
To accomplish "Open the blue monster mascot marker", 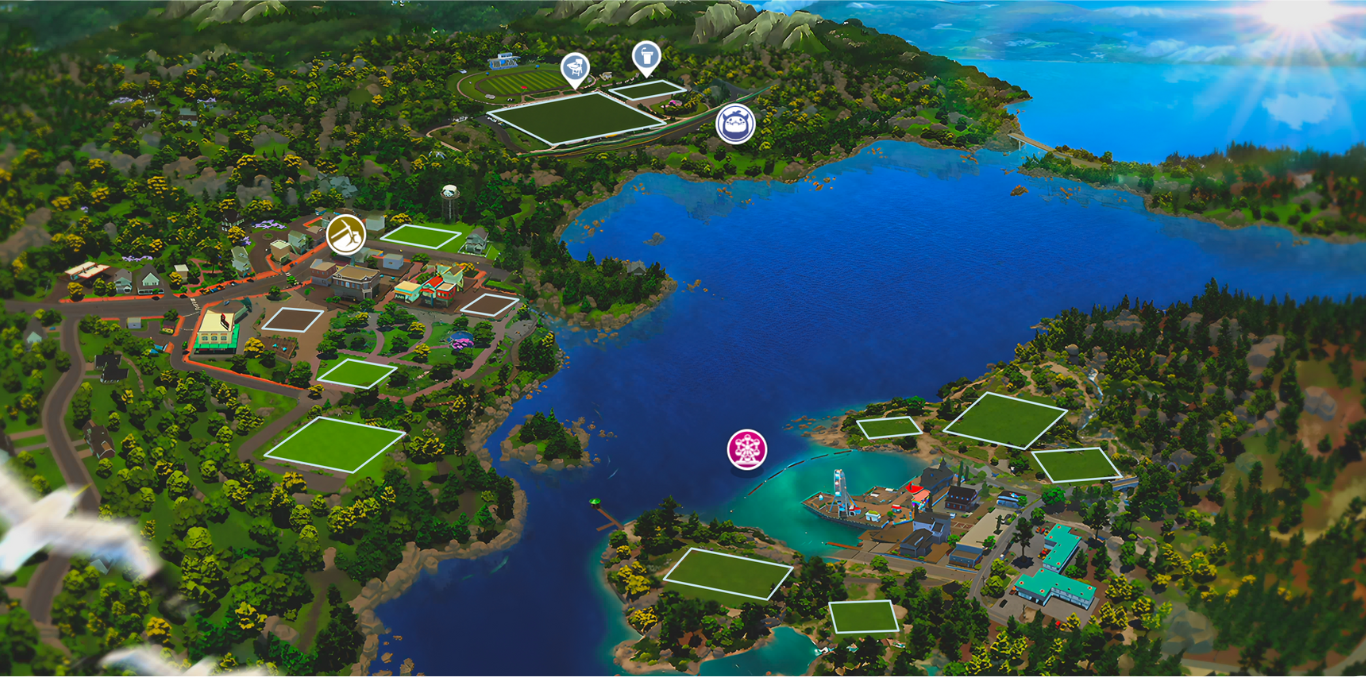I will (x=735, y=124).
